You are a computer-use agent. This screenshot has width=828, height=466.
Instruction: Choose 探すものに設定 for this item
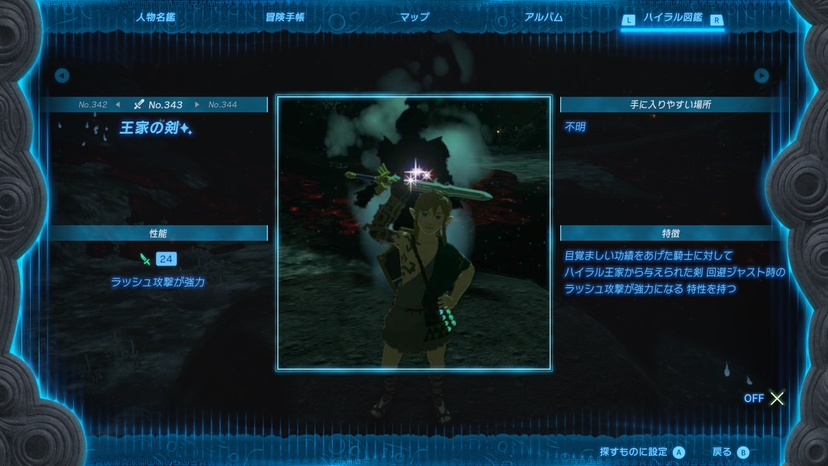click(x=642, y=452)
